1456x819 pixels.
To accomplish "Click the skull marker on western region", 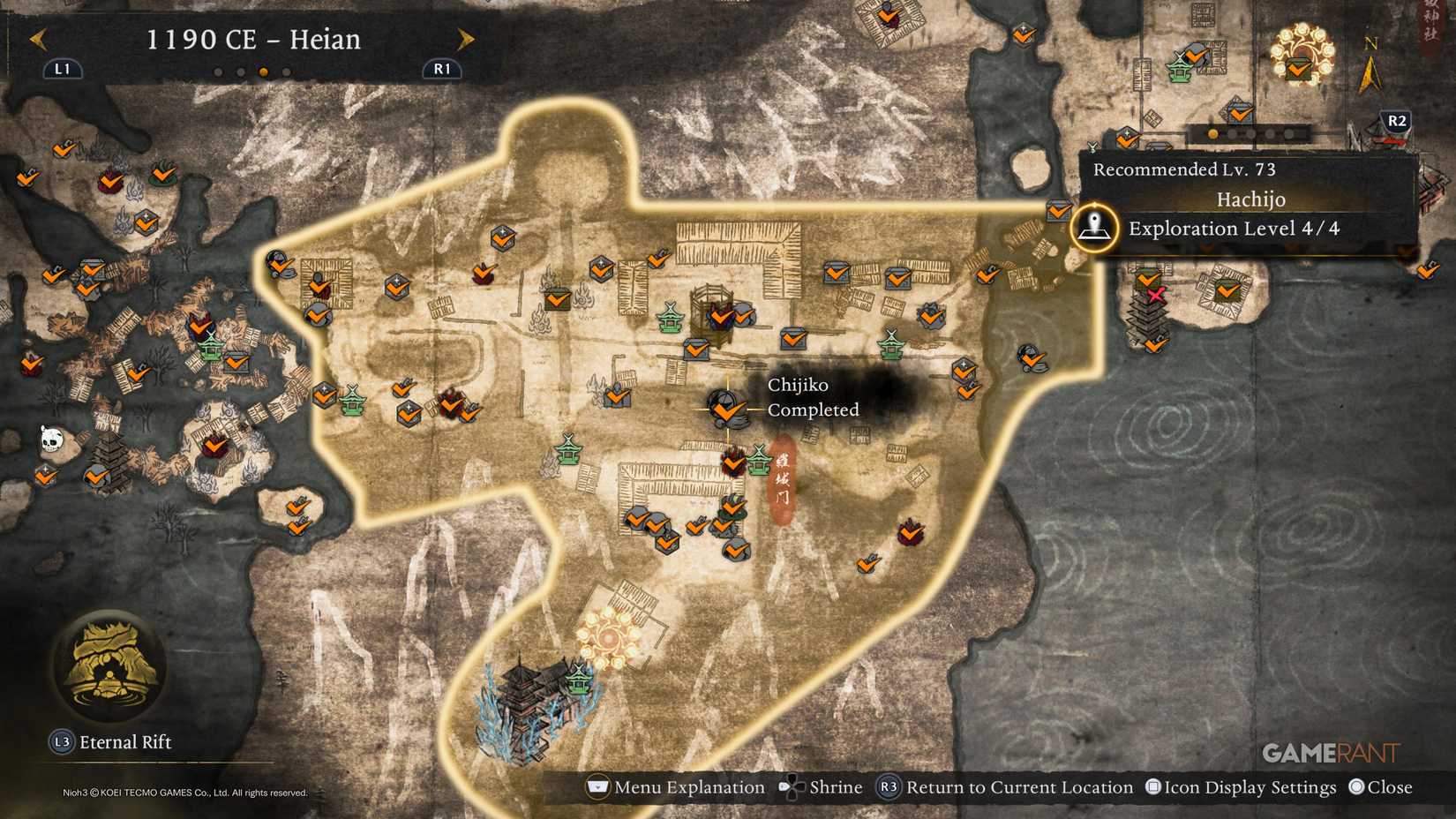I will tap(50, 437).
